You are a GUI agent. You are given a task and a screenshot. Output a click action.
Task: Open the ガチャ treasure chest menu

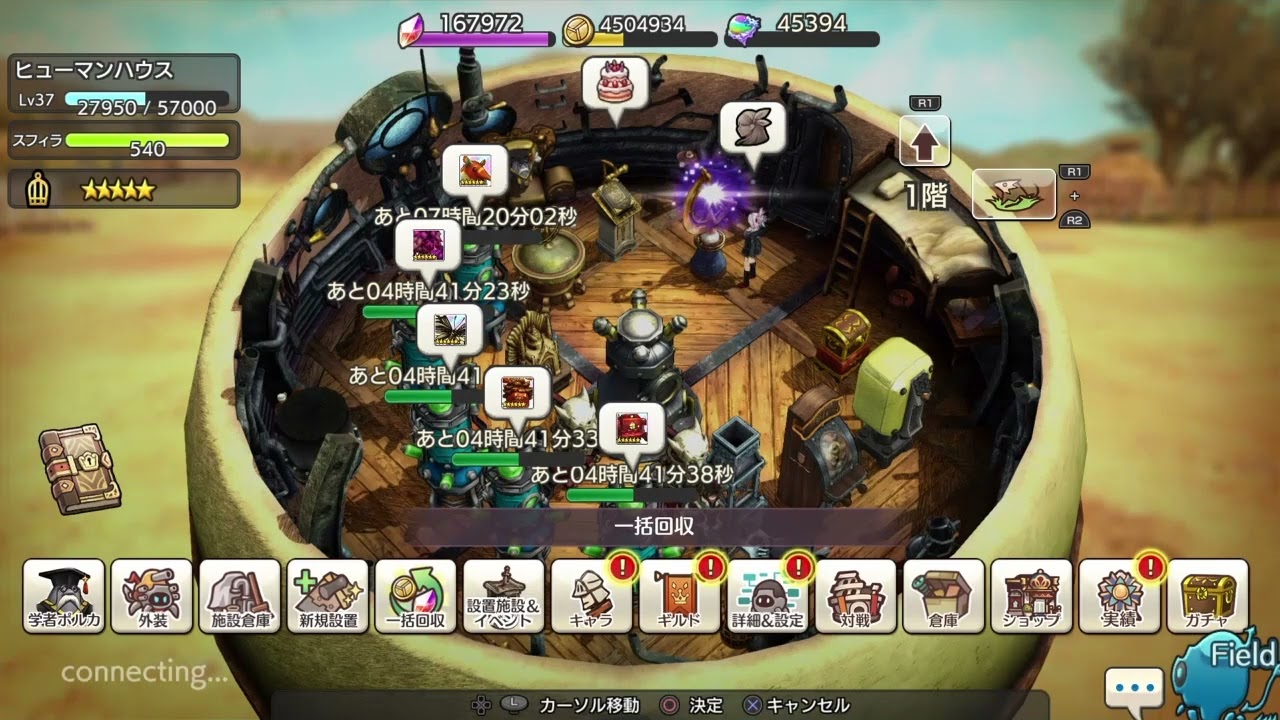point(1208,597)
